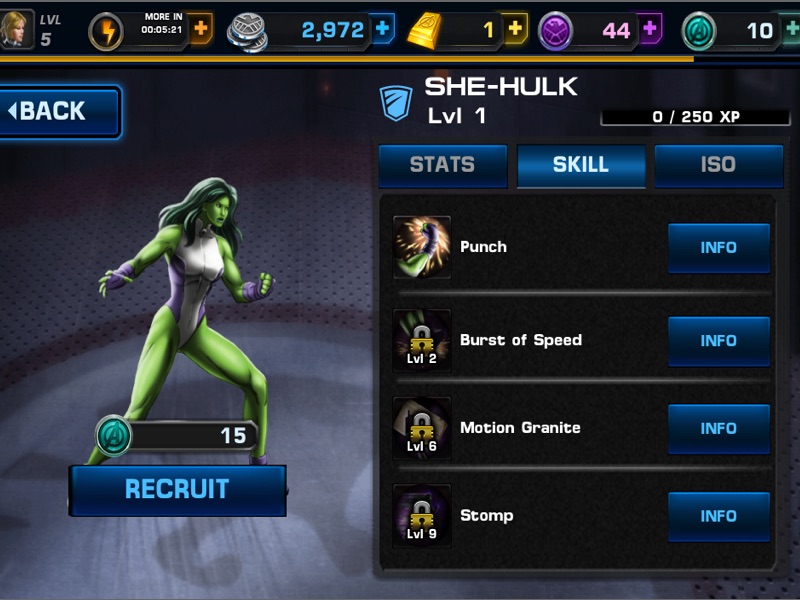Get more purple shards via the plus
800x600 pixels.
click(649, 30)
